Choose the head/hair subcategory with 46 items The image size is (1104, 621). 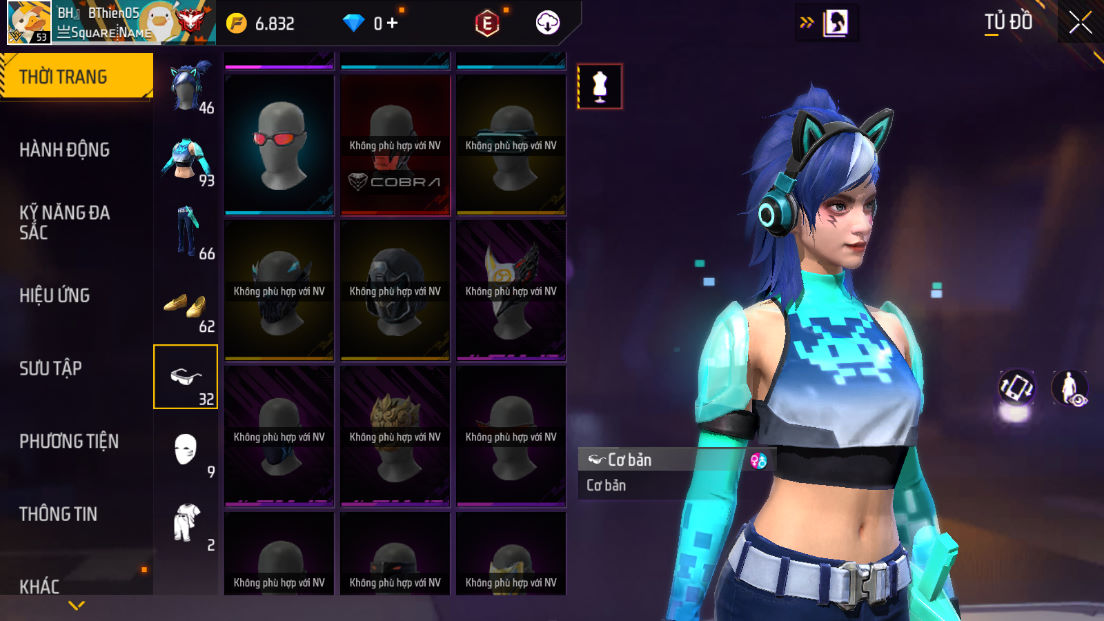pyautogui.click(x=187, y=87)
